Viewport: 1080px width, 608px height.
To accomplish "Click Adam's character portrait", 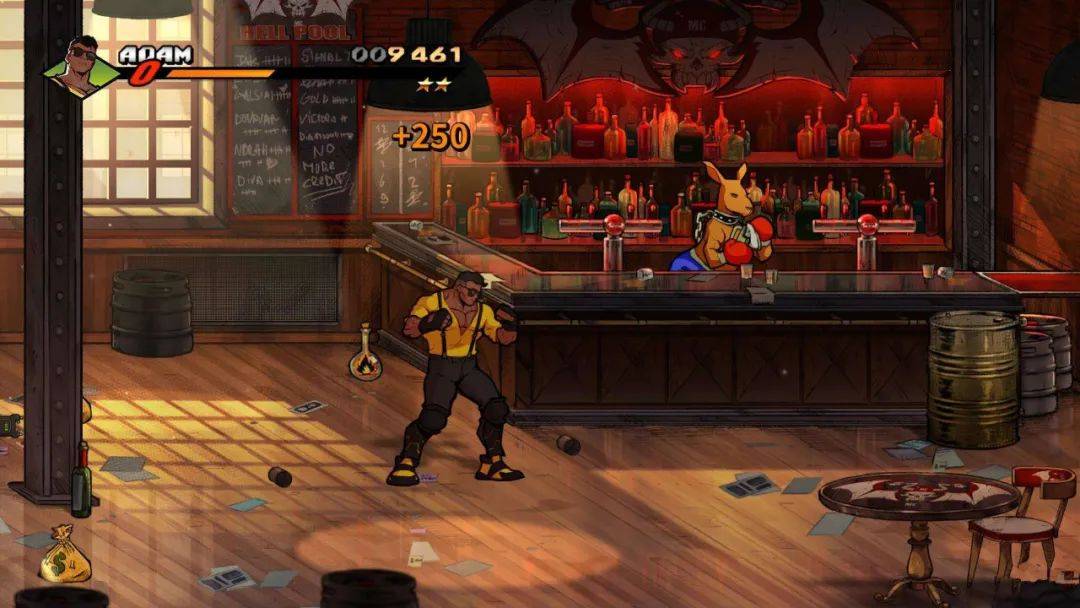I will point(80,68).
